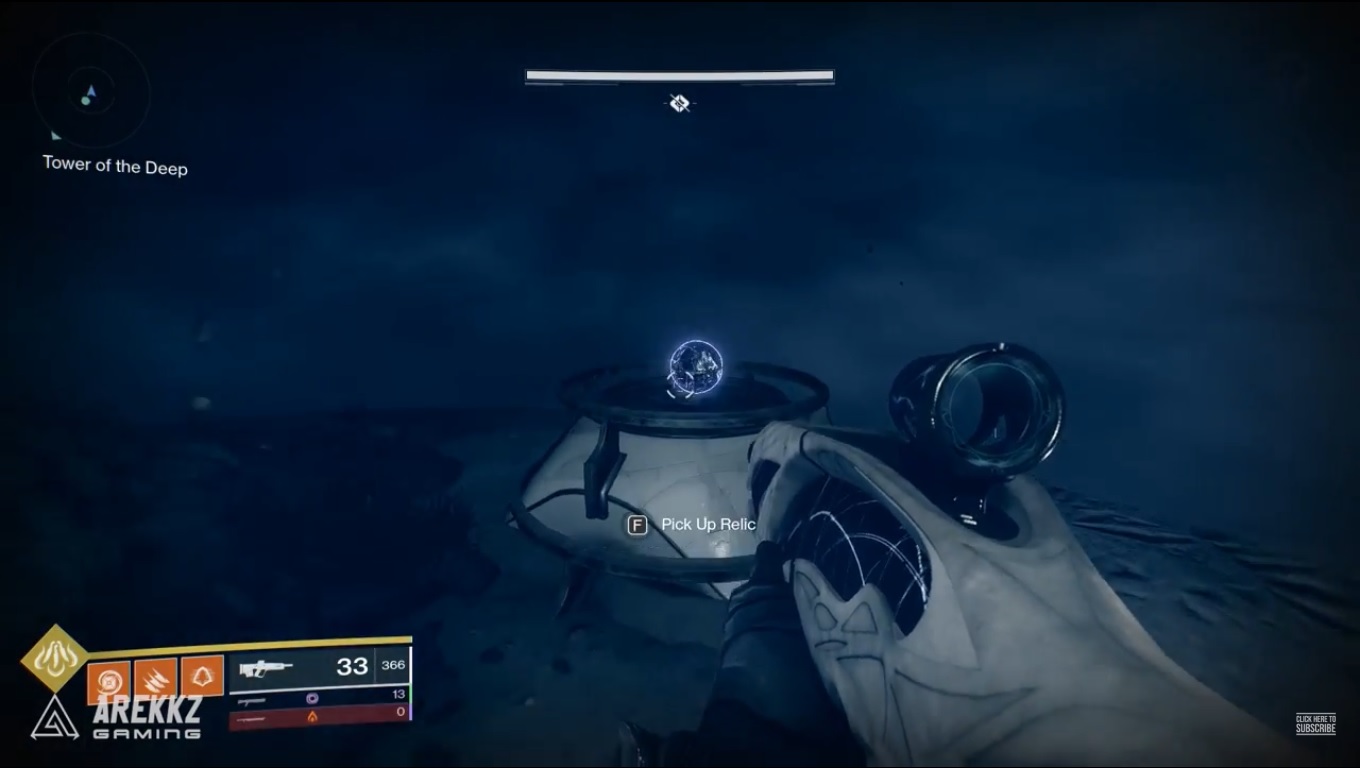Click the power weapon solar icon
1360x768 pixels.
coord(312,717)
